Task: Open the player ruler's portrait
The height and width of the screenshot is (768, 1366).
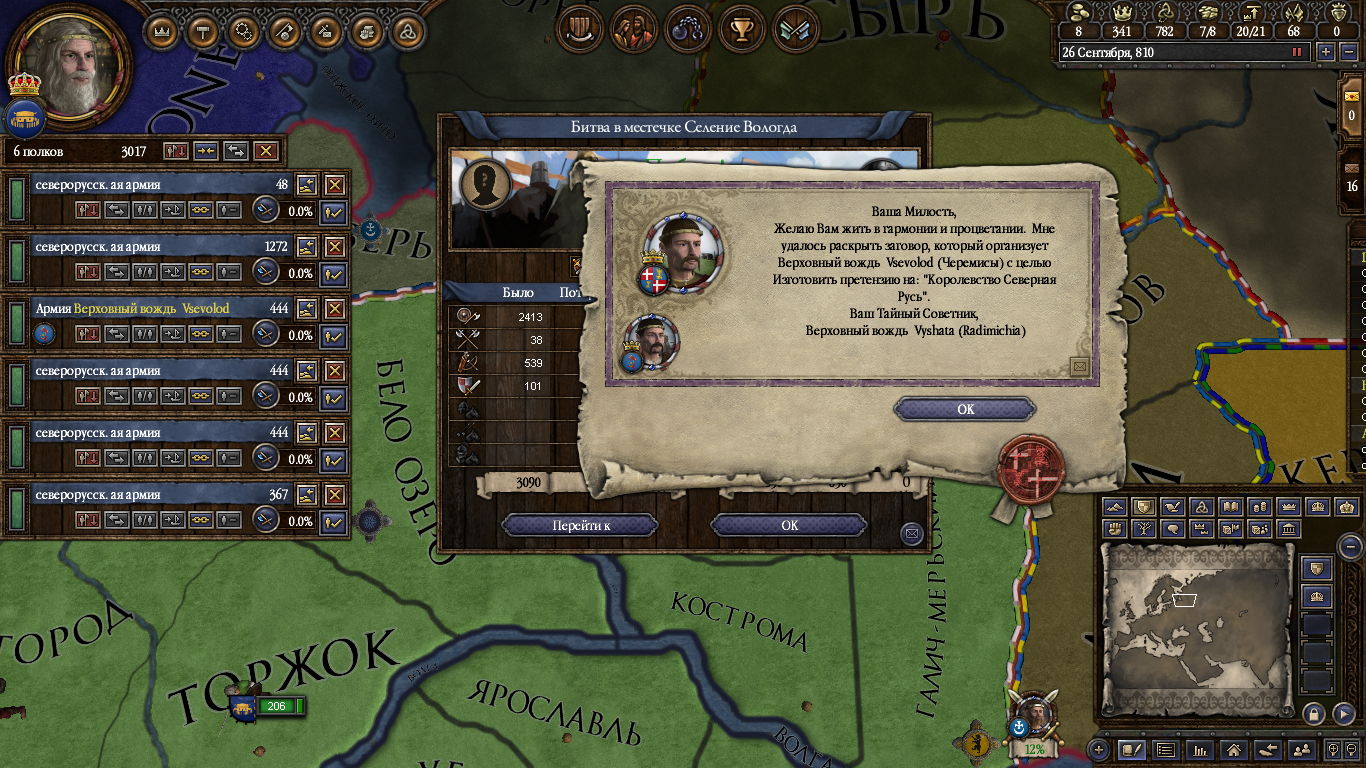Action: click(x=69, y=63)
